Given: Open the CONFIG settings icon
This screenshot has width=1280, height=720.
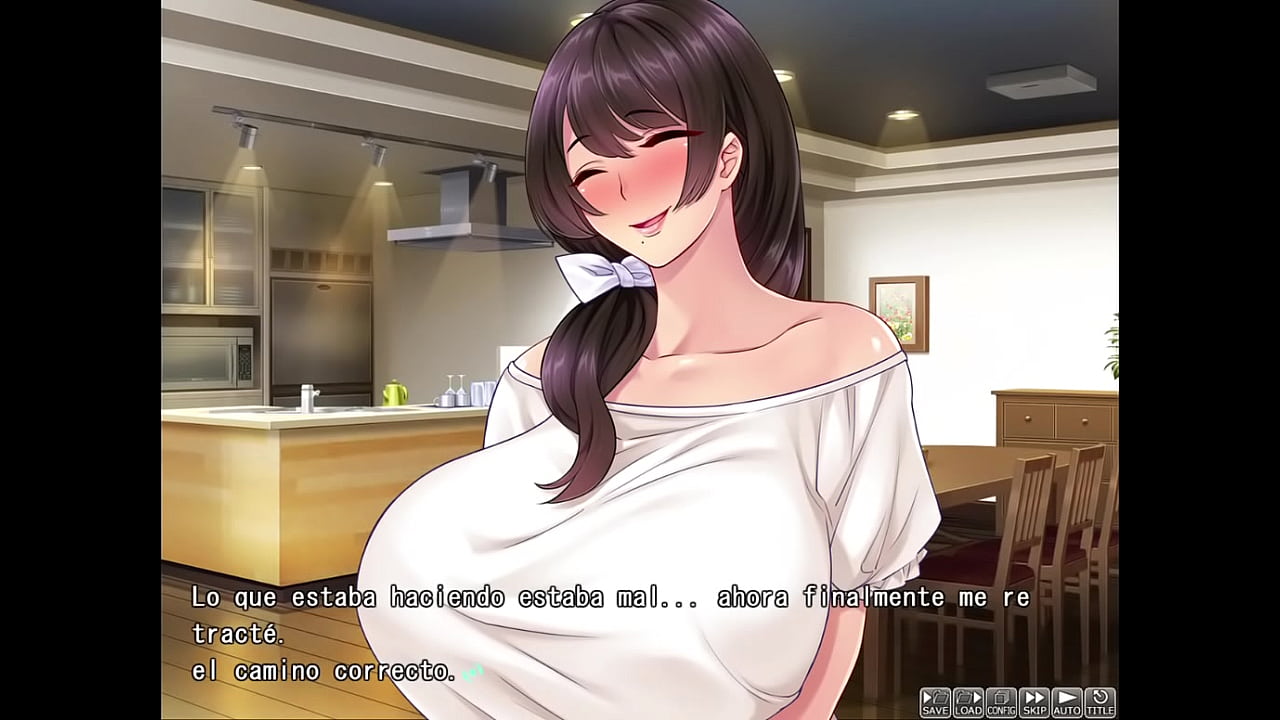Looking at the screenshot, I should tap(1001, 700).
